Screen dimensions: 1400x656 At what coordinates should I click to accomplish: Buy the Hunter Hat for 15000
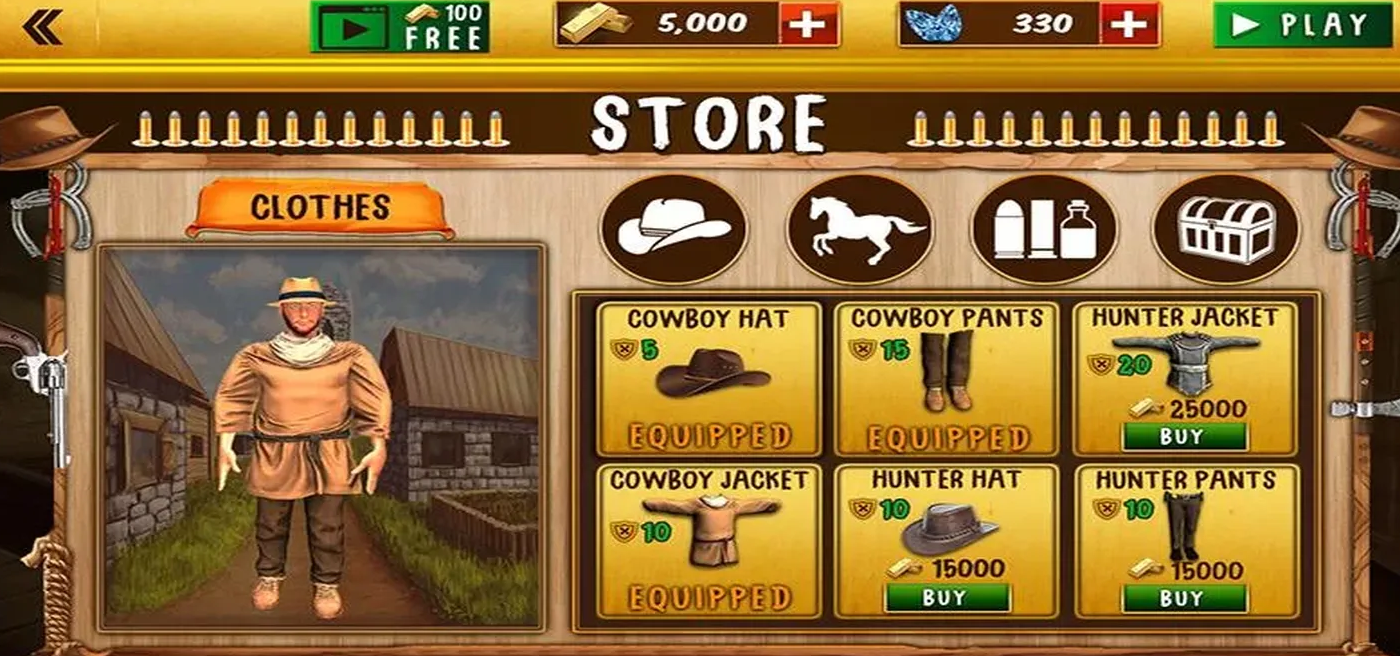(x=946, y=598)
